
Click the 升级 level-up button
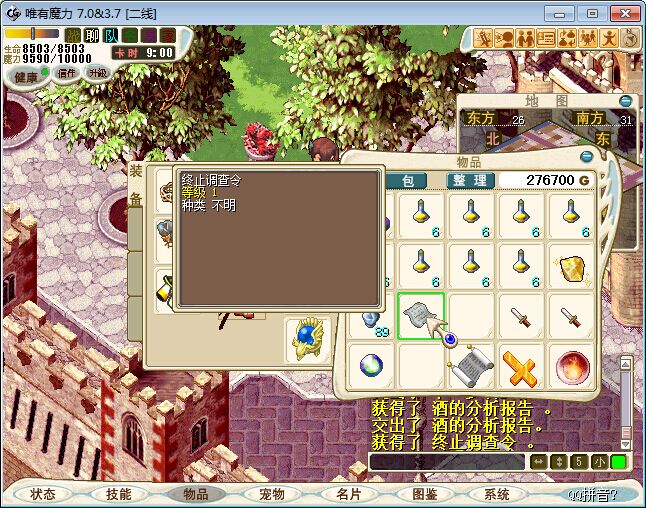pyautogui.click(x=97, y=73)
